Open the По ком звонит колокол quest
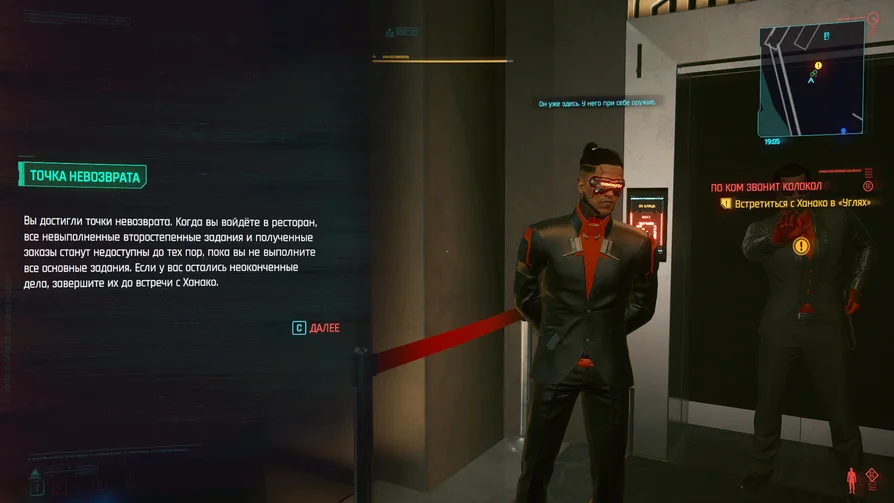 765,187
